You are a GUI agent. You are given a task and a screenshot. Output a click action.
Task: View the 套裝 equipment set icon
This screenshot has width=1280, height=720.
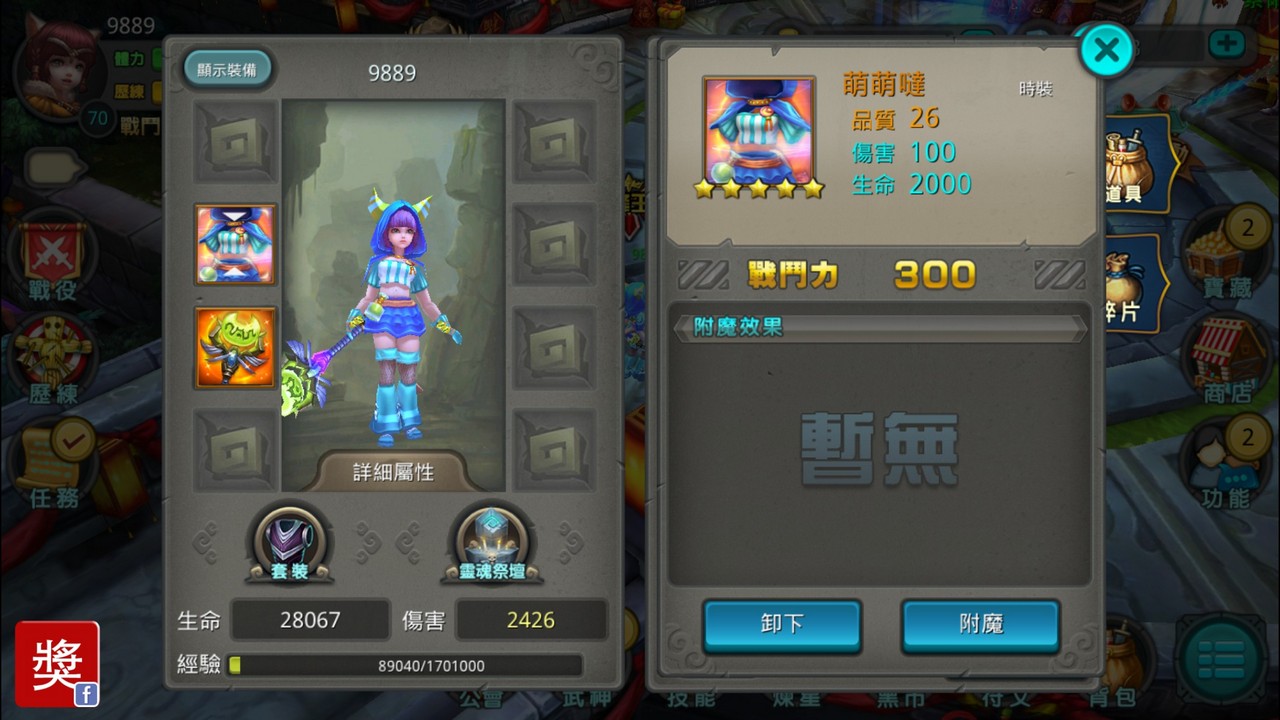click(290, 540)
